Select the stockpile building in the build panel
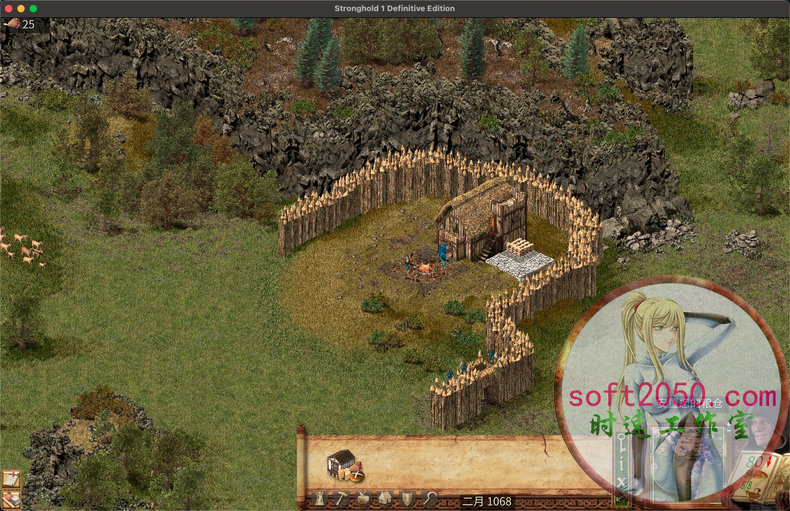Image resolution: width=790 pixels, height=511 pixels. pyautogui.click(x=343, y=463)
